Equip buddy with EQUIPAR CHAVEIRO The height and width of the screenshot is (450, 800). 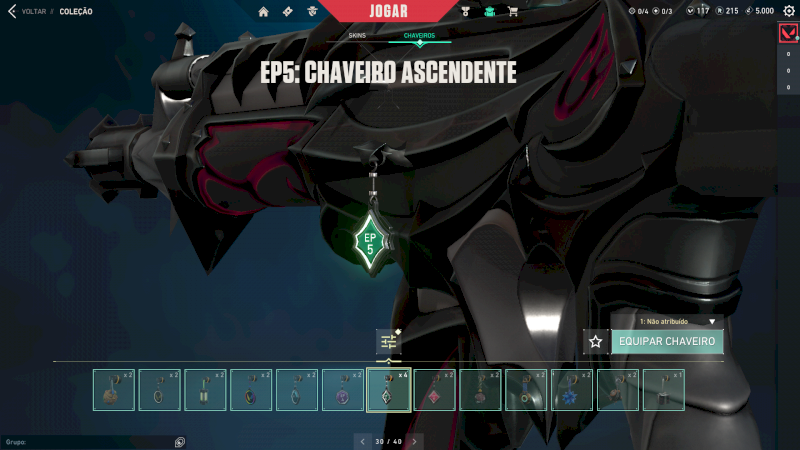click(667, 341)
